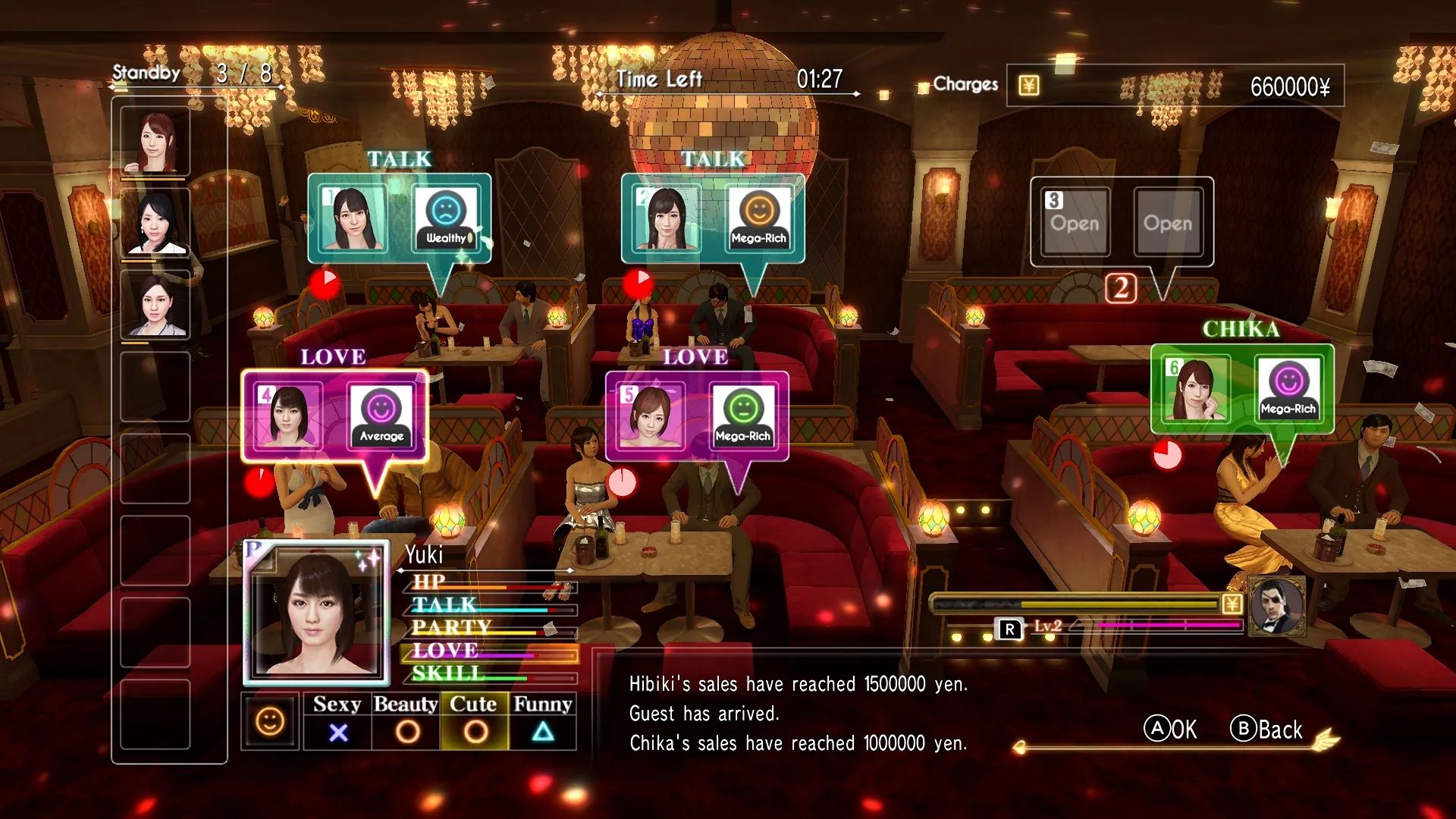Toggle the Funny triangle attribute marker

tap(541, 733)
